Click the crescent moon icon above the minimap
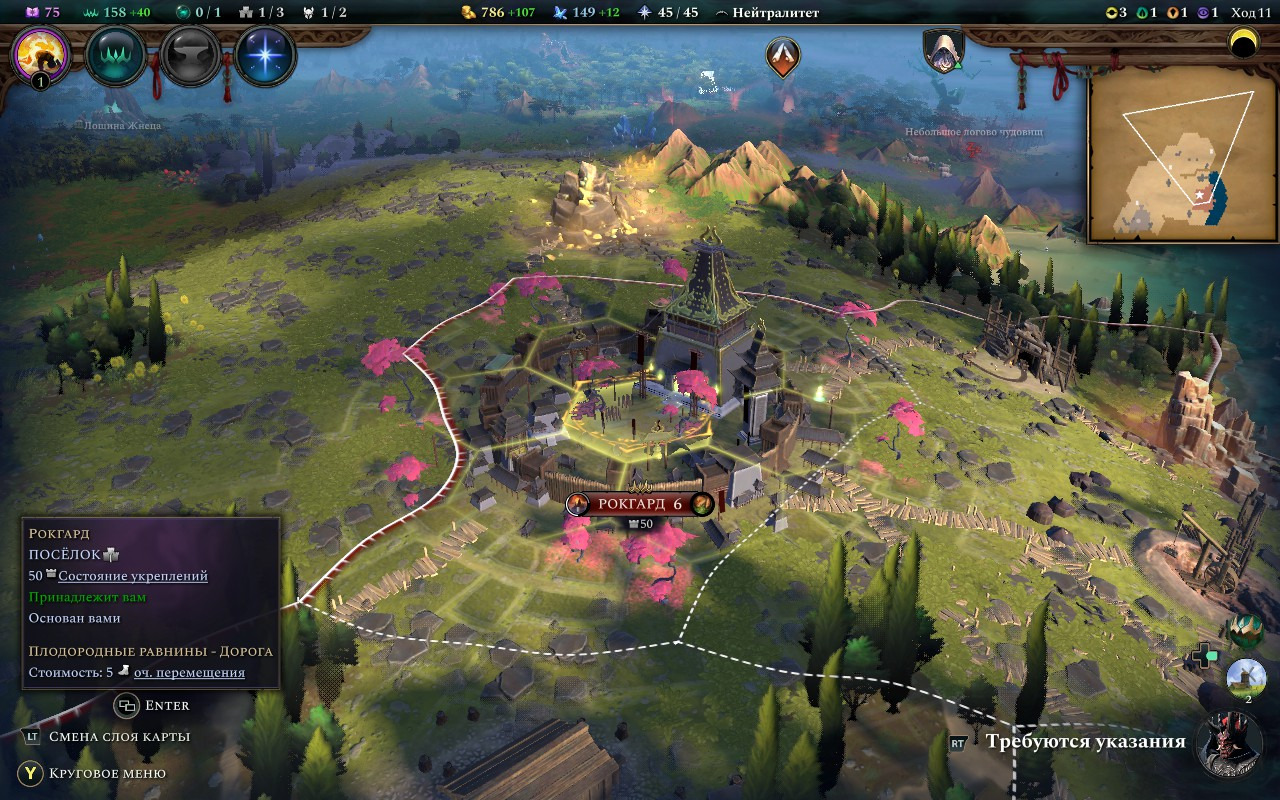Image resolution: width=1280 pixels, height=800 pixels. (1243, 44)
